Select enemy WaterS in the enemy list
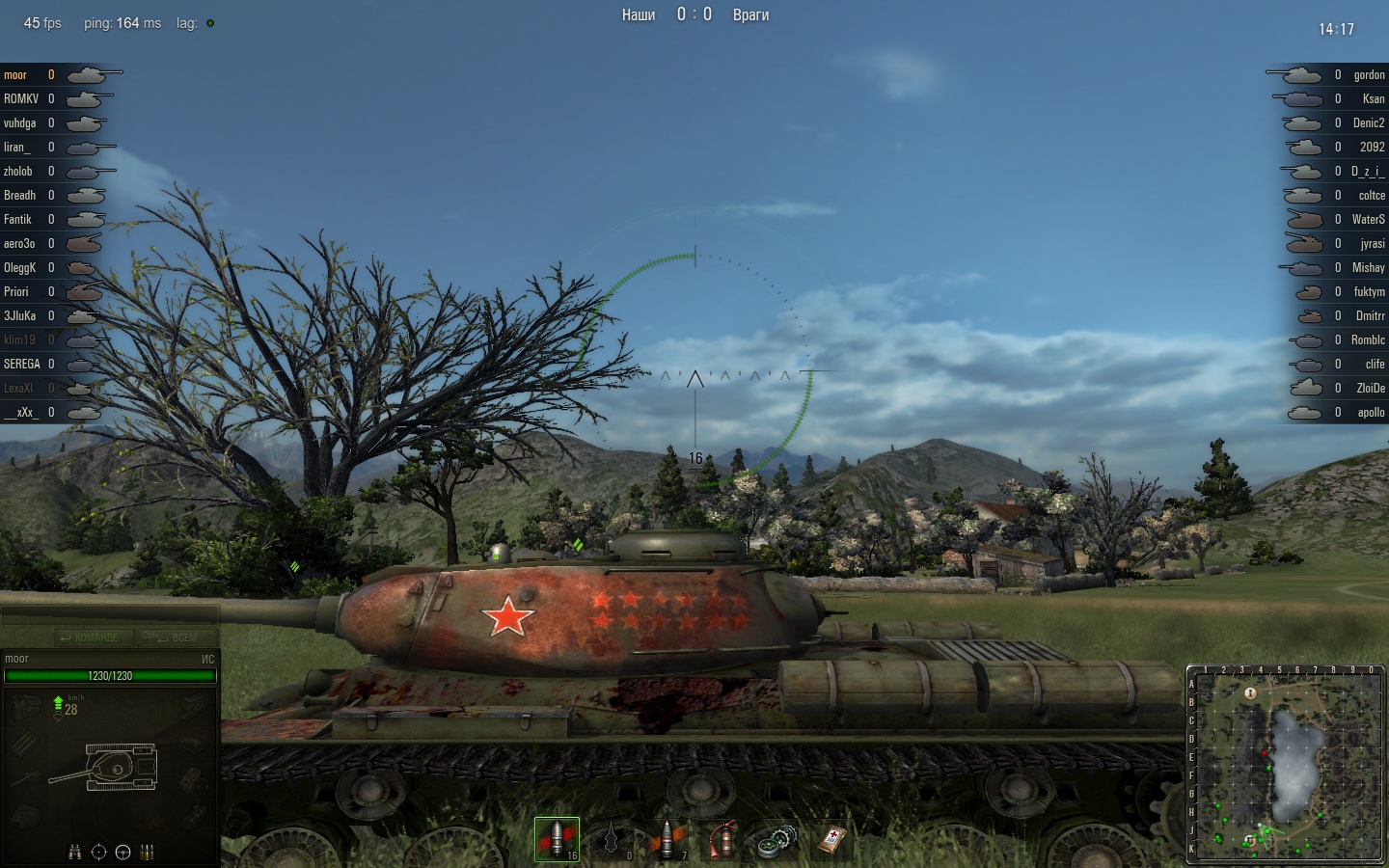 click(x=1368, y=219)
